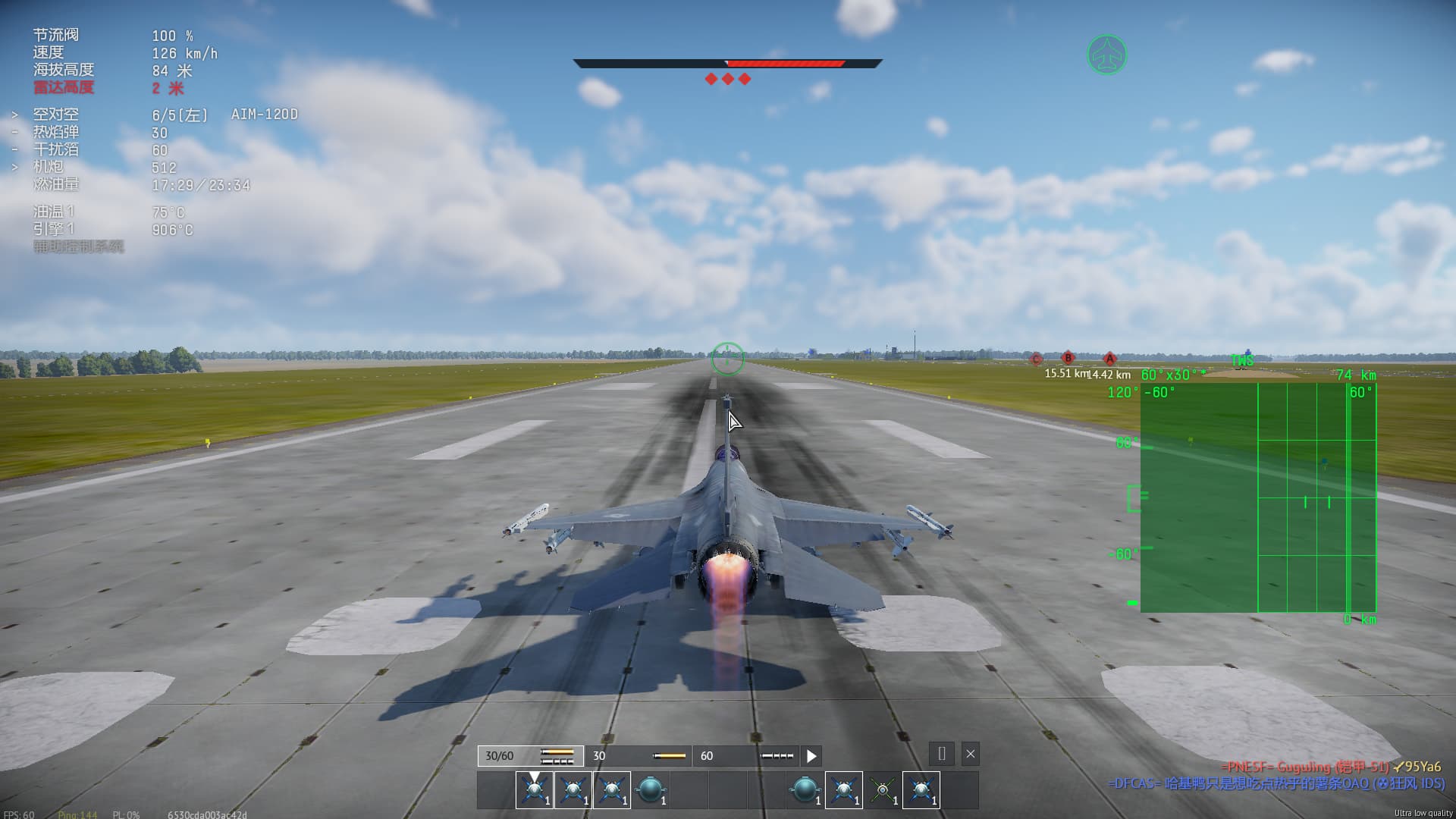
Task: Expand the 空对空 weapon entry
Action: pyautogui.click(x=14, y=114)
